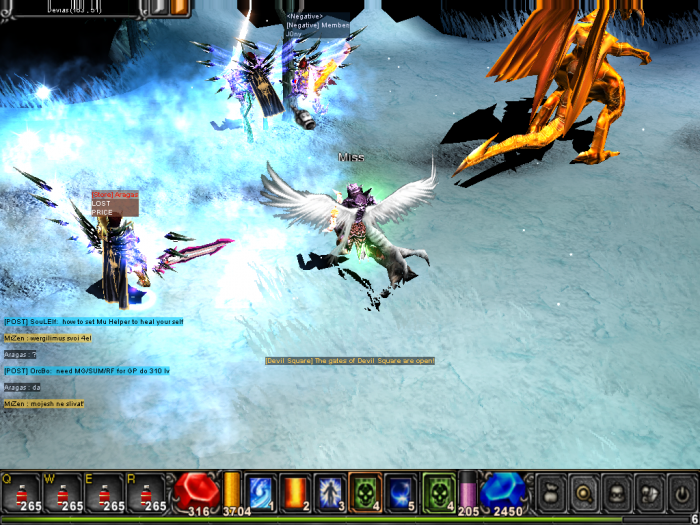
Task: Open the inventory bag button
Action: point(552,492)
